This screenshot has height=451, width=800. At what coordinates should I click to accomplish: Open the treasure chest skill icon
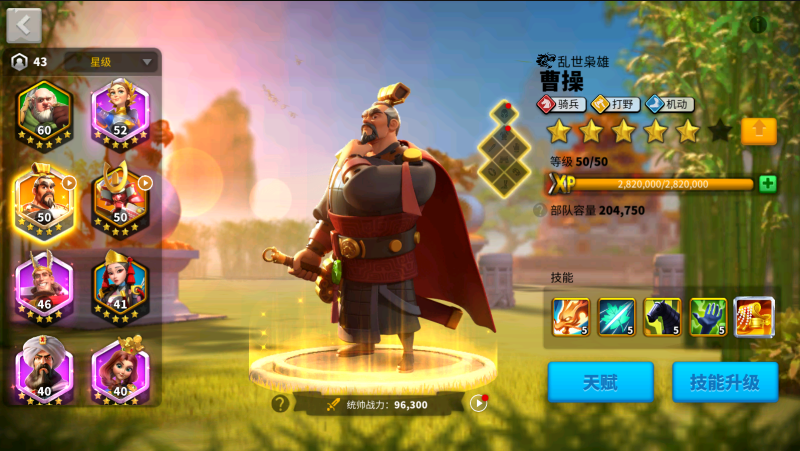tap(754, 317)
